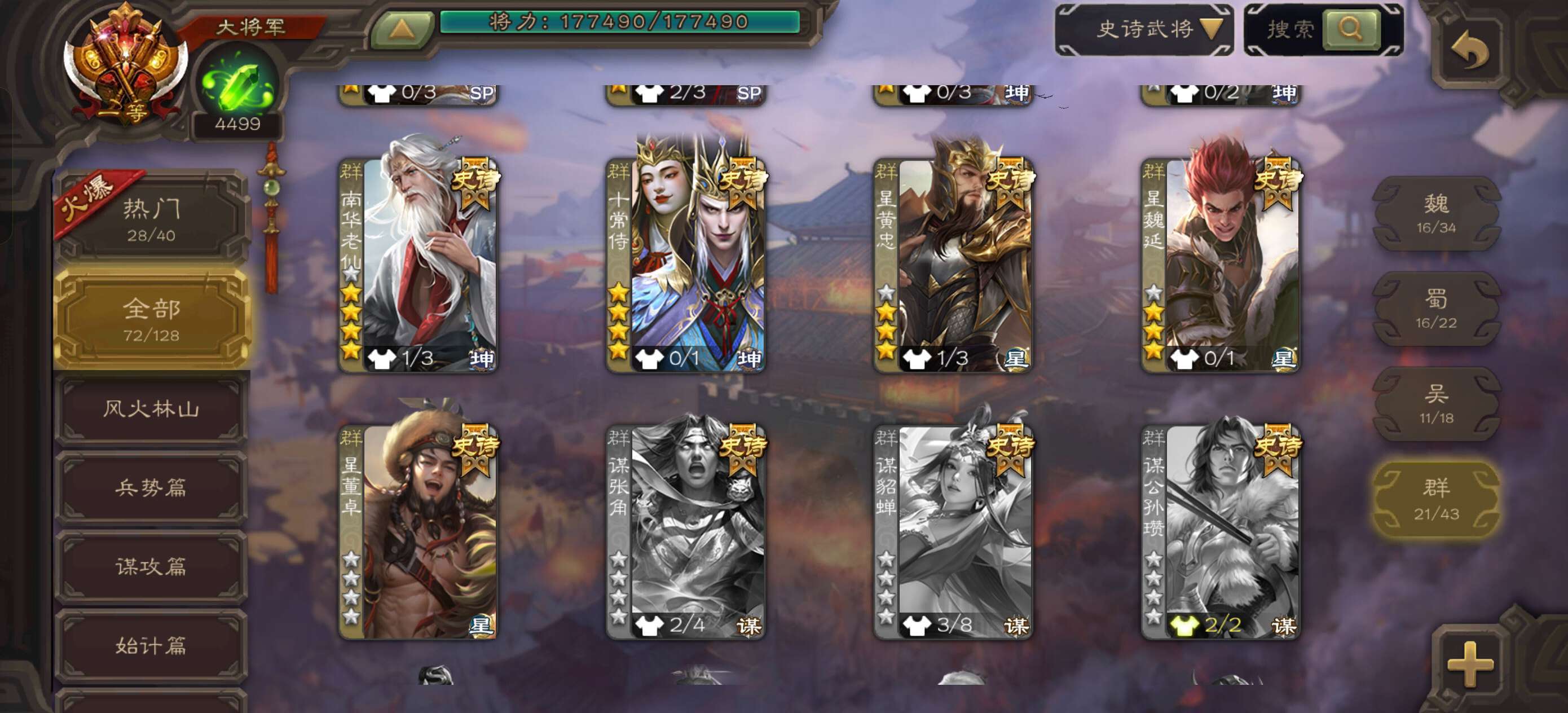Select the 群 faction tab

[1436, 499]
